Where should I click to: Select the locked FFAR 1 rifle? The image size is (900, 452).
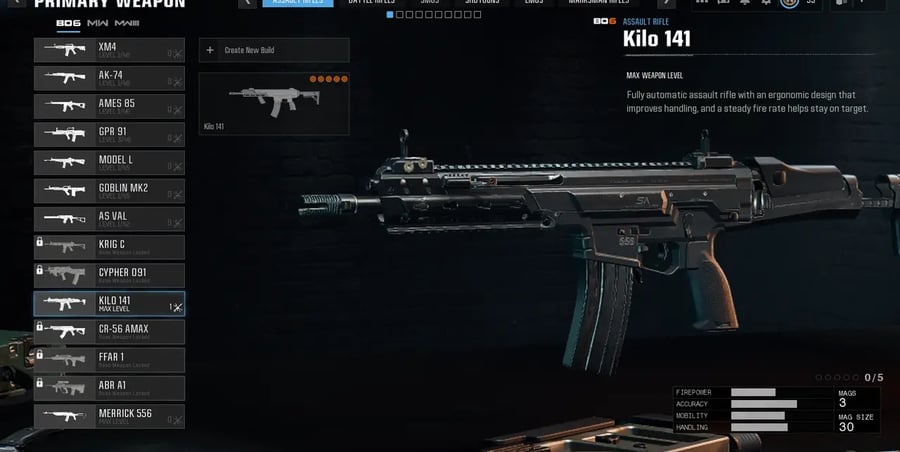point(109,360)
